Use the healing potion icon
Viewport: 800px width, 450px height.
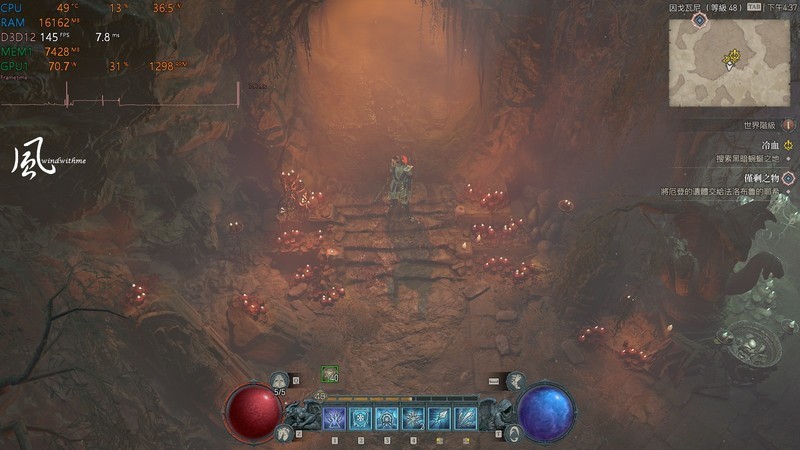pos(279,380)
